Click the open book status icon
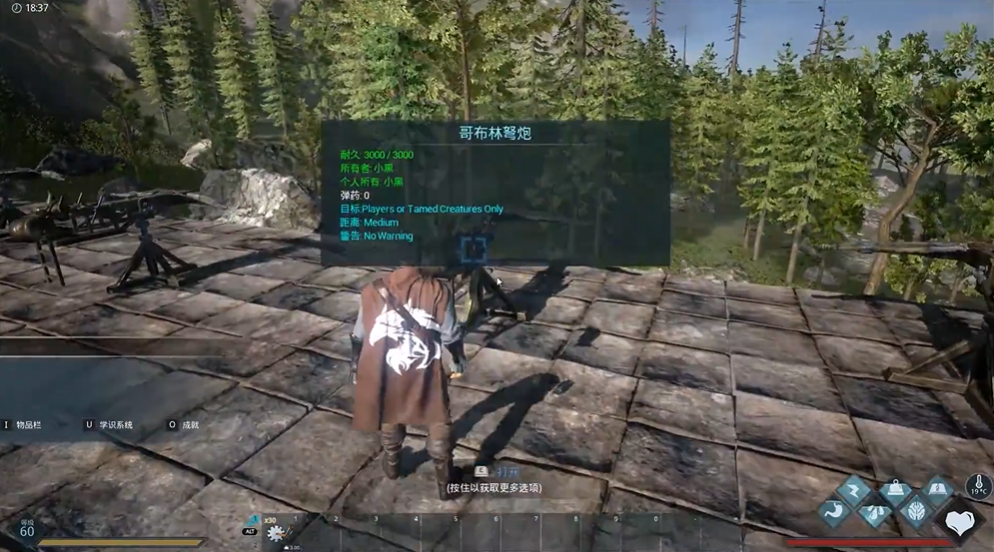 [x=939, y=489]
